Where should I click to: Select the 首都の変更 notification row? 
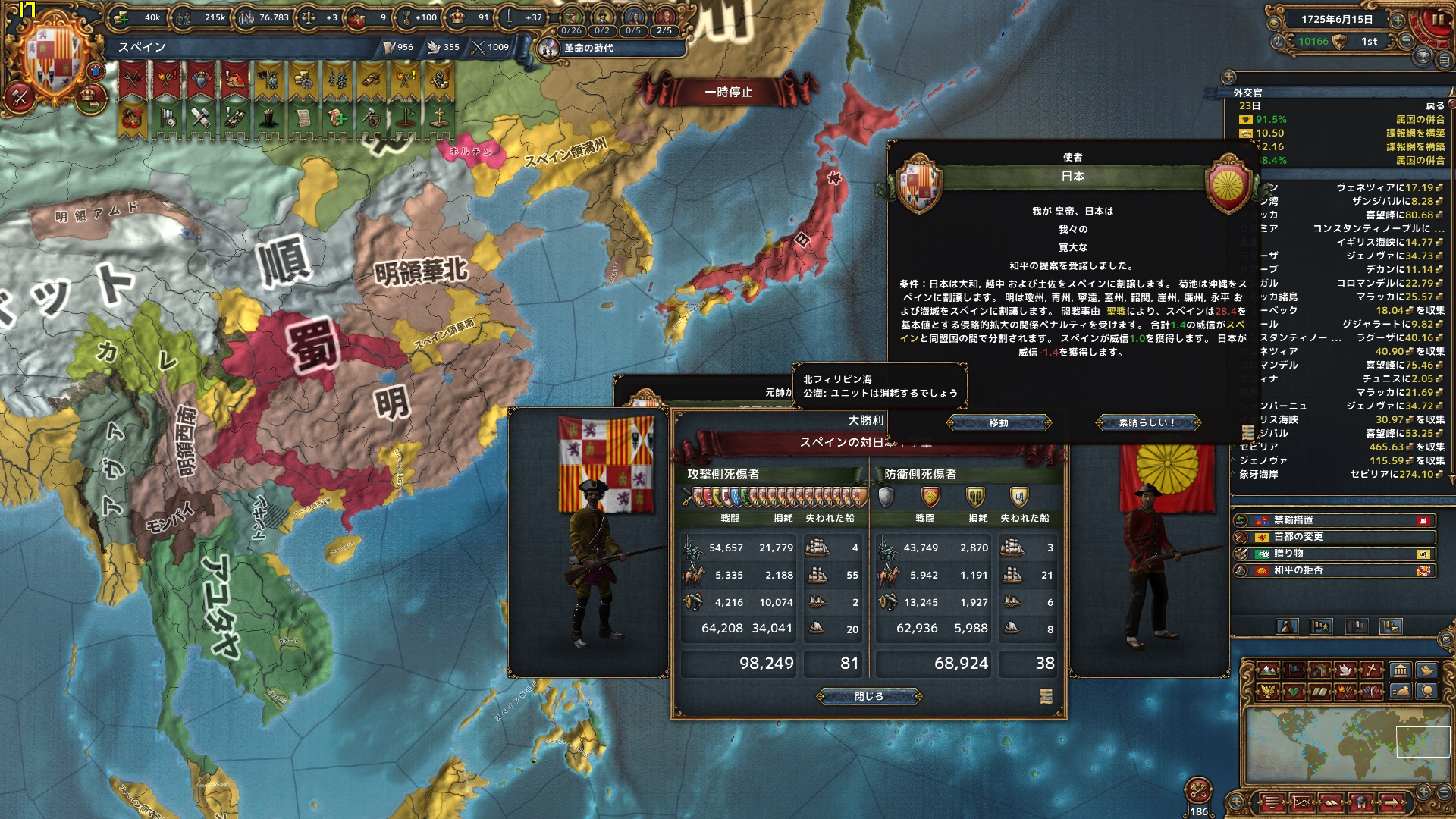tap(1333, 537)
